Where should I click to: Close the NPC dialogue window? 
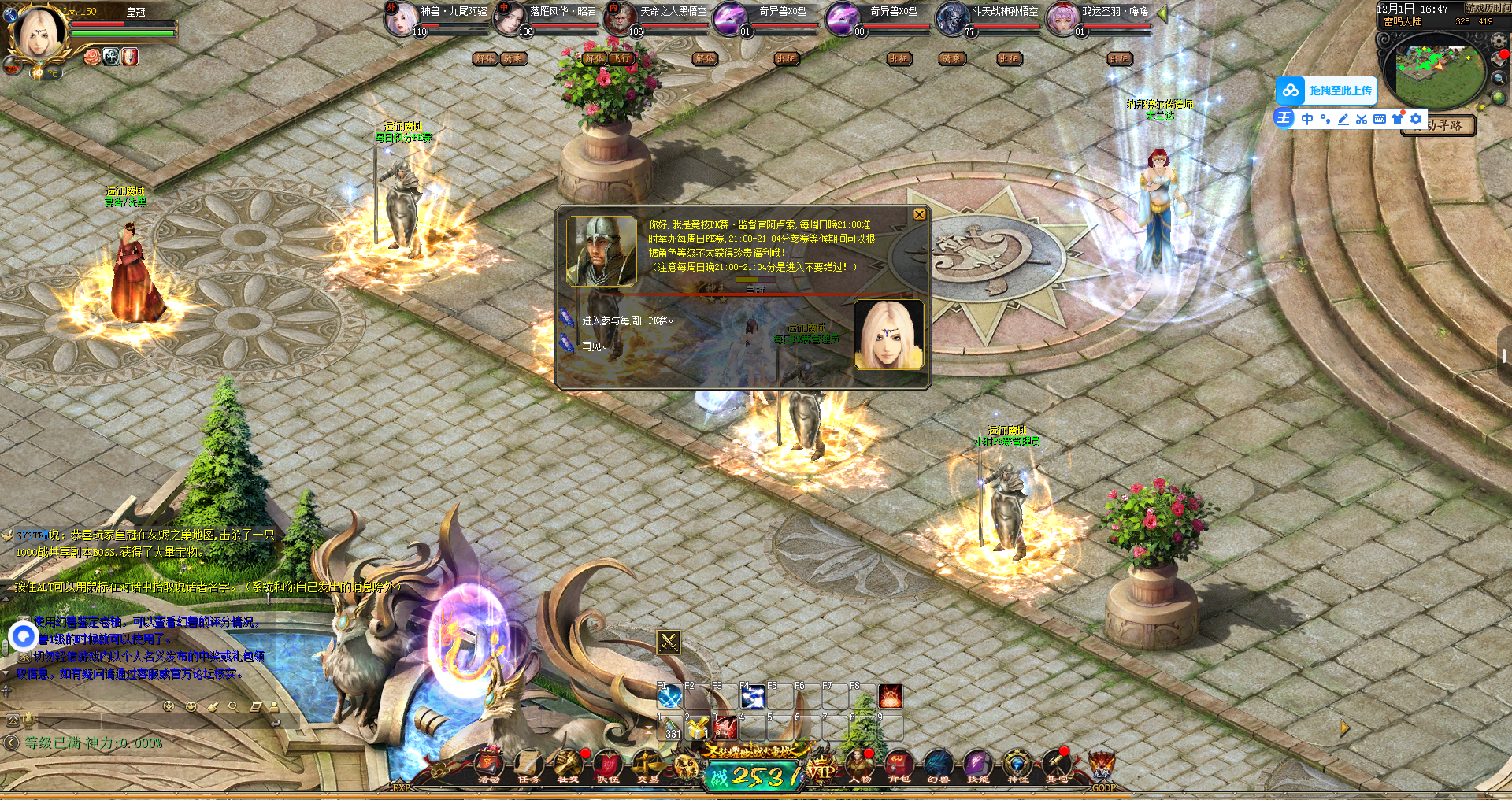click(x=919, y=214)
